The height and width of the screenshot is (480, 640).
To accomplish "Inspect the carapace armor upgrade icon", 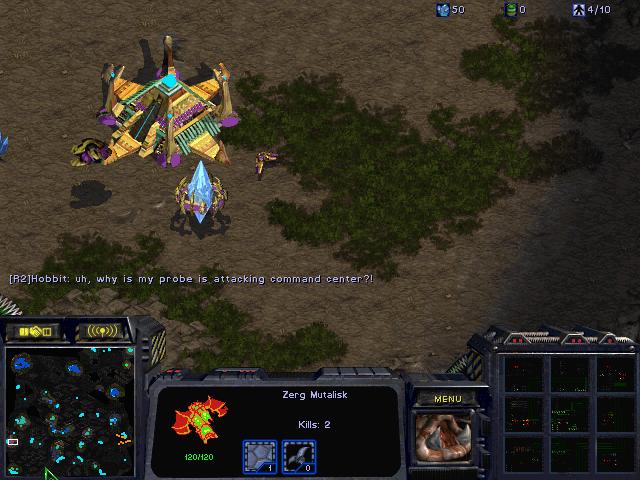I will pyautogui.click(x=260, y=456).
